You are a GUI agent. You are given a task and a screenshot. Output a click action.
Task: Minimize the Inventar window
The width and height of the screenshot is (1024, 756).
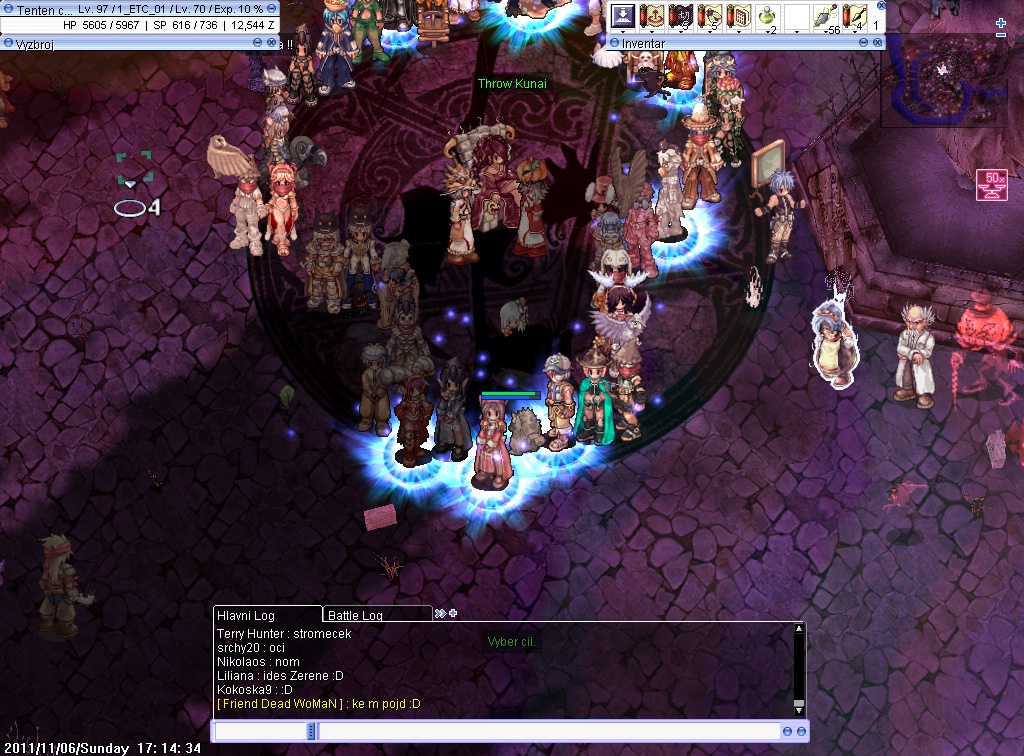point(863,43)
